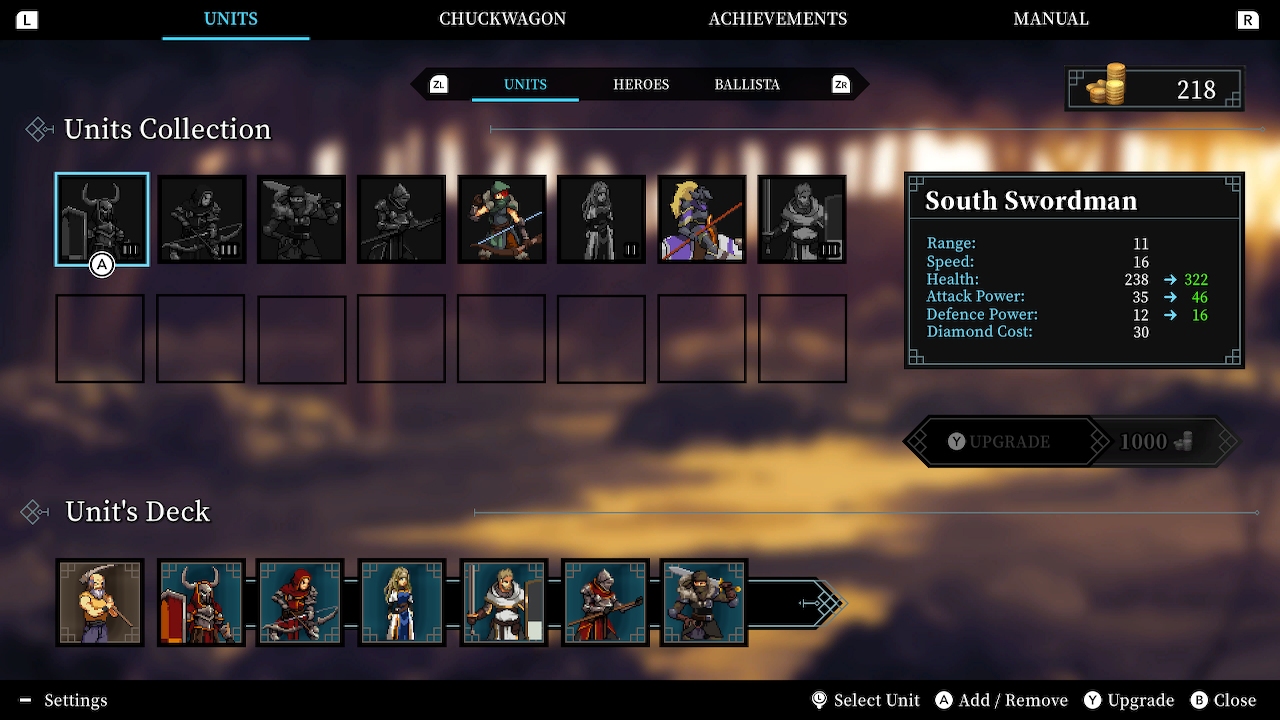
Task: Open Settings from the bottom bar
Action: tap(62, 700)
